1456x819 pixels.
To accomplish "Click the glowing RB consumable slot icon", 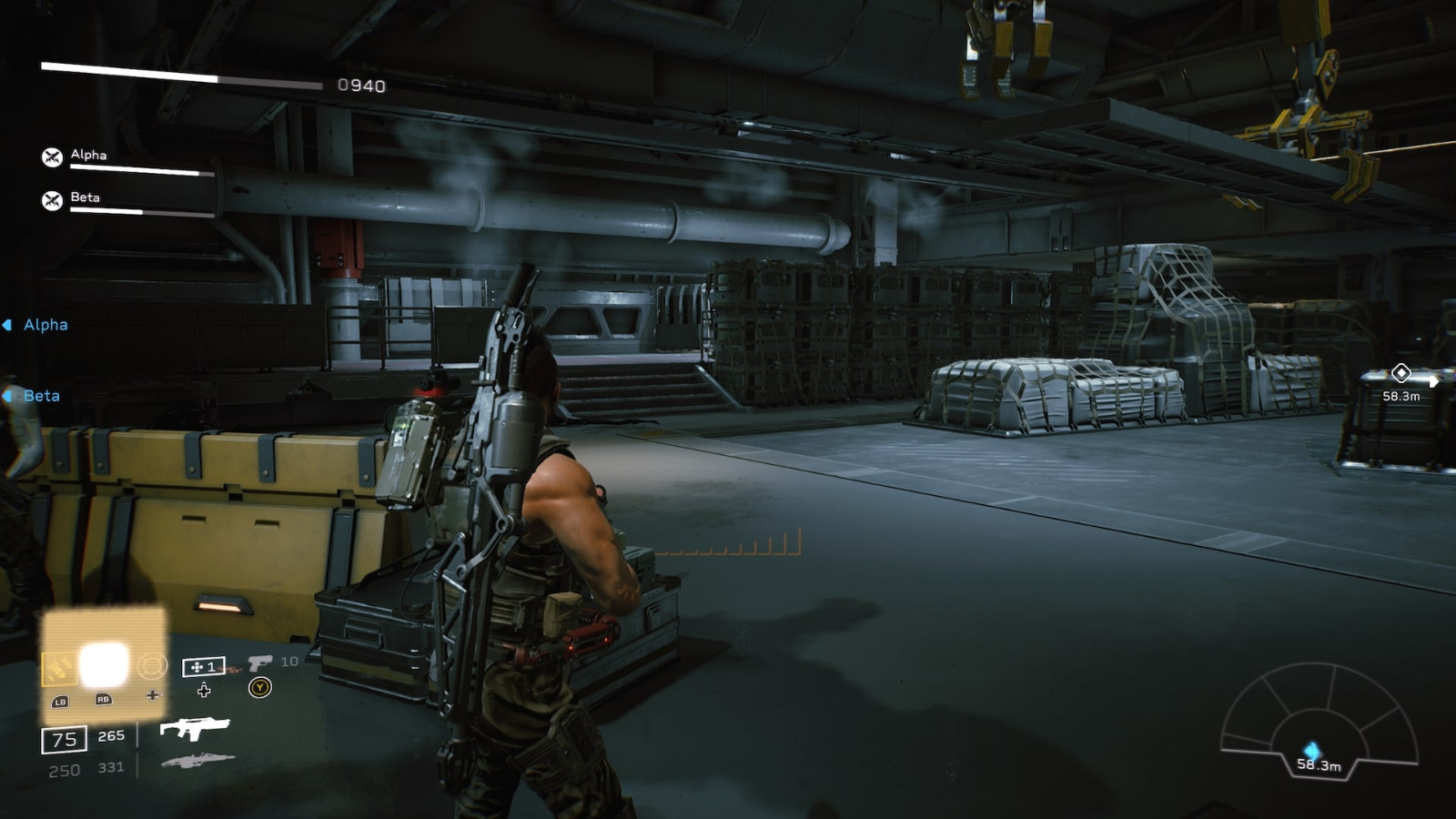I will [105, 664].
